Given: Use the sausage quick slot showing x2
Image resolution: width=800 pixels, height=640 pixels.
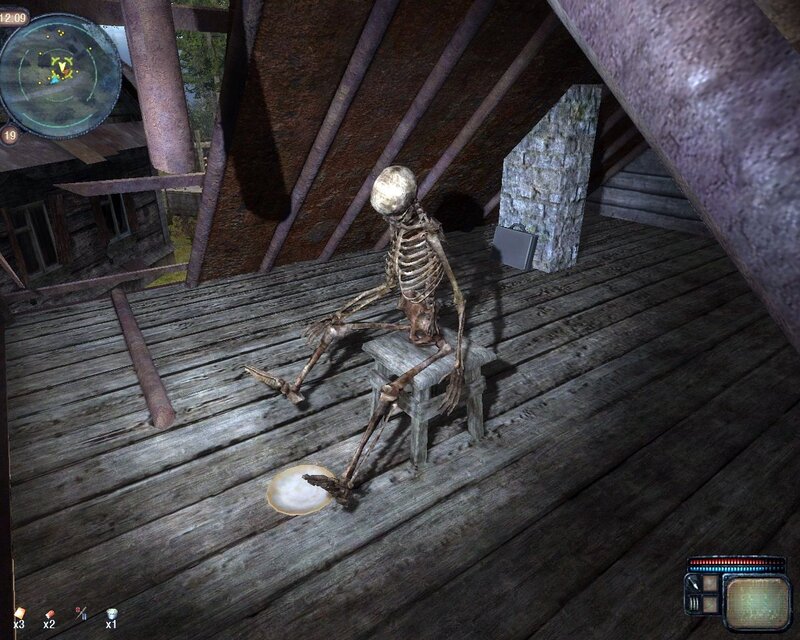Looking at the screenshot, I should click(50, 611).
